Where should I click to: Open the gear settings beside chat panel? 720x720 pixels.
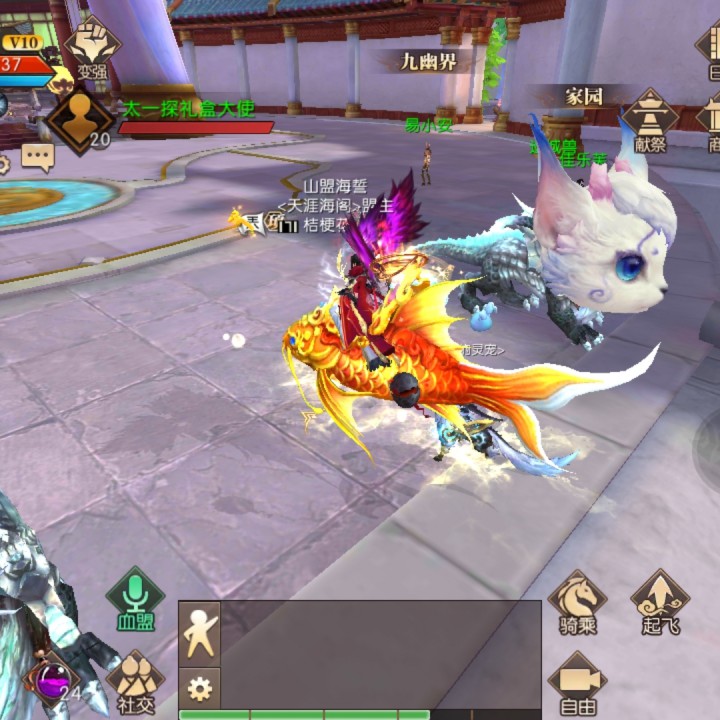click(199, 688)
